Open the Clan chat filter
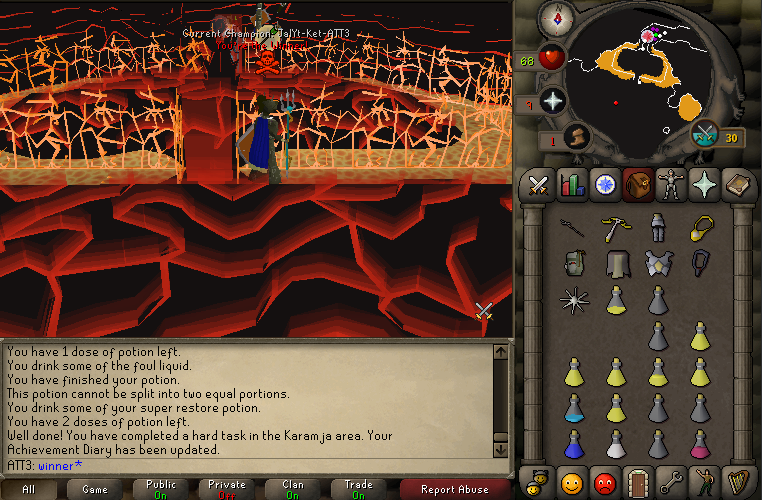Image resolution: width=762 pixels, height=500 pixels. tap(293, 489)
